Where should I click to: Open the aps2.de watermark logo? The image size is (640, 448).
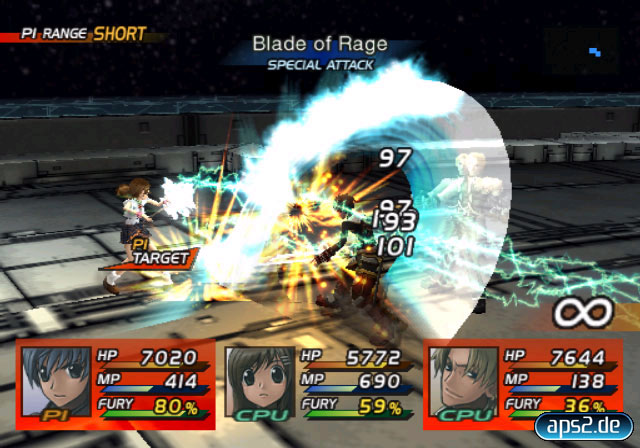(584, 425)
